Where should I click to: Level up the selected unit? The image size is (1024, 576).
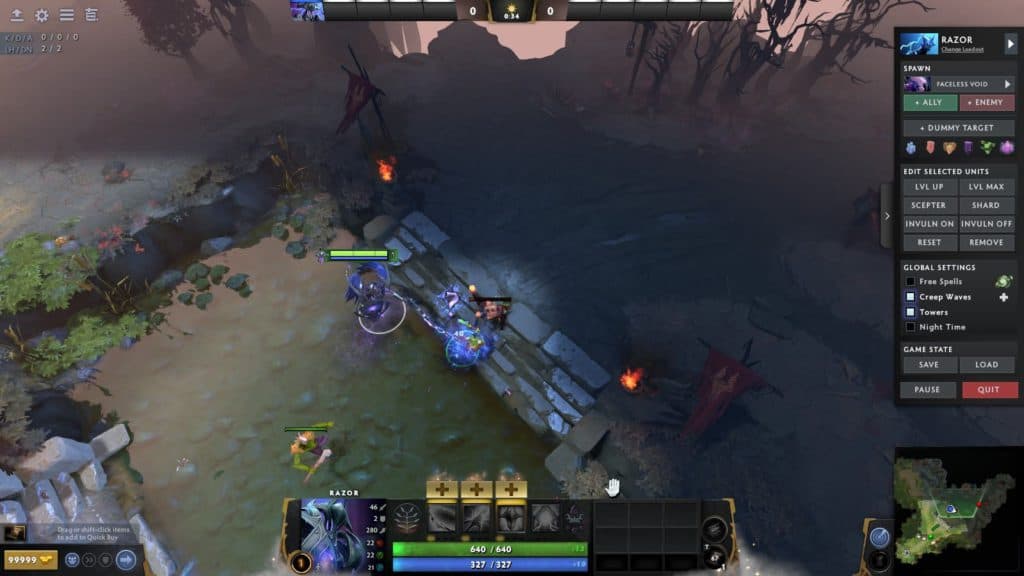(929, 187)
